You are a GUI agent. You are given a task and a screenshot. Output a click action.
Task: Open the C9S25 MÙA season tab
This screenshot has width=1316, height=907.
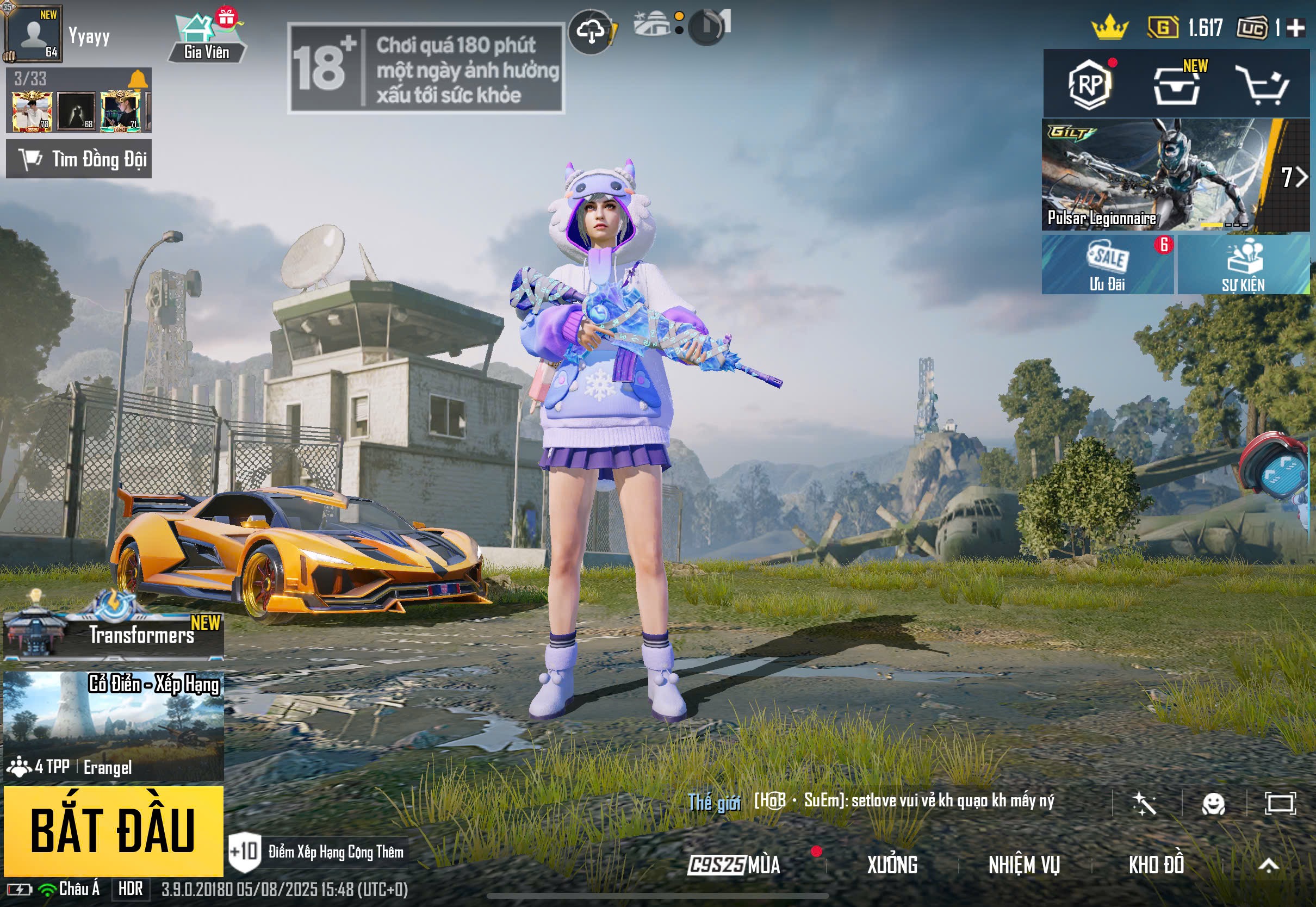(x=734, y=865)
